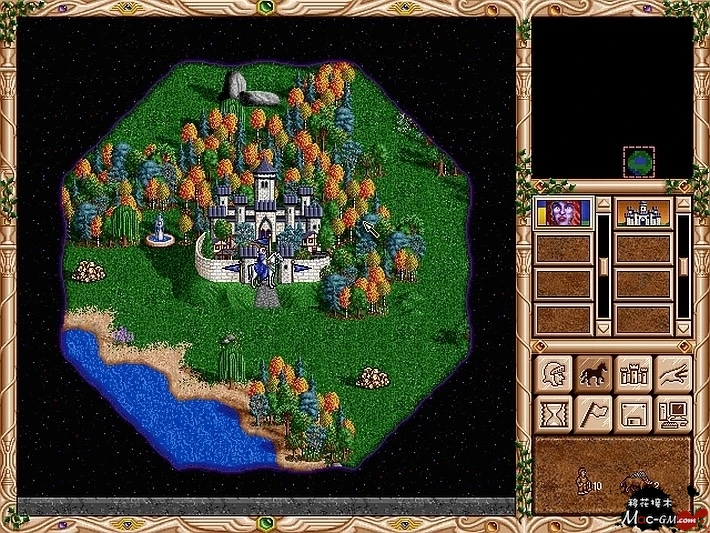Select the hero portrait in the hero list
Image resolution: width=710 pixels, height=533 pixels.
point(564,213)
